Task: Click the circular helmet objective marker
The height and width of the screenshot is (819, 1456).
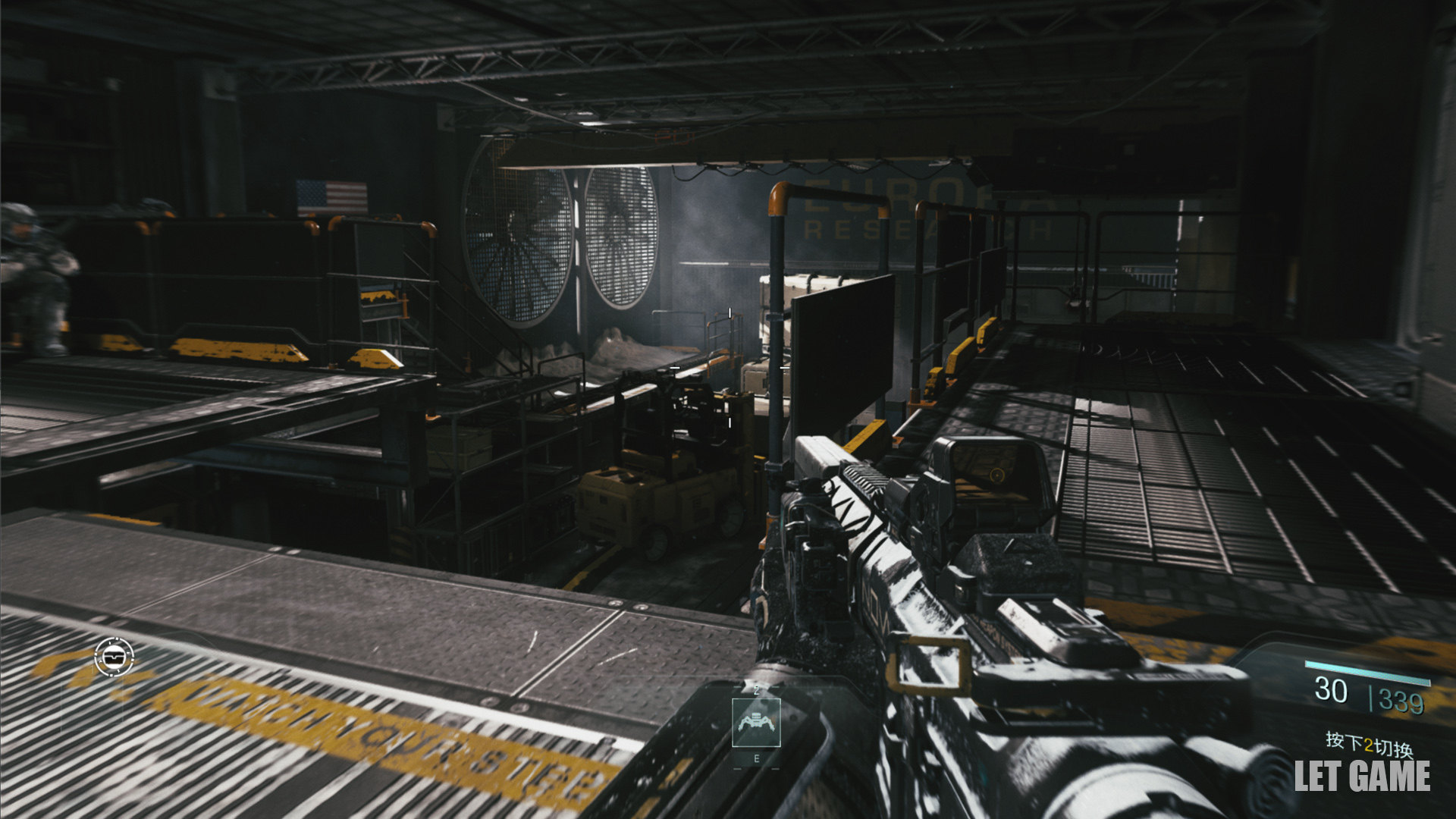Action: [115, 656]
